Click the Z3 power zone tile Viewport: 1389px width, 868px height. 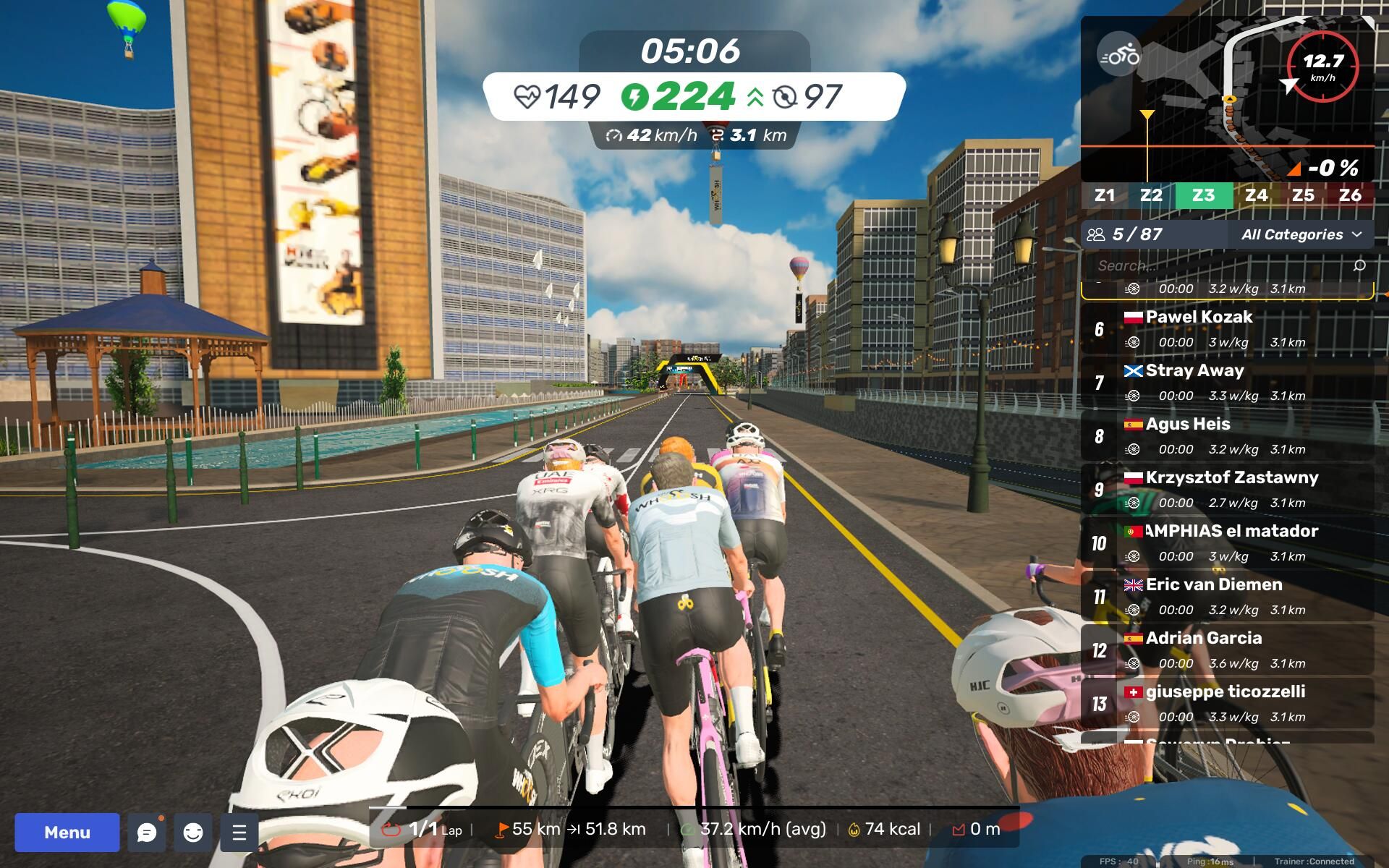(x=1204, y=195)
